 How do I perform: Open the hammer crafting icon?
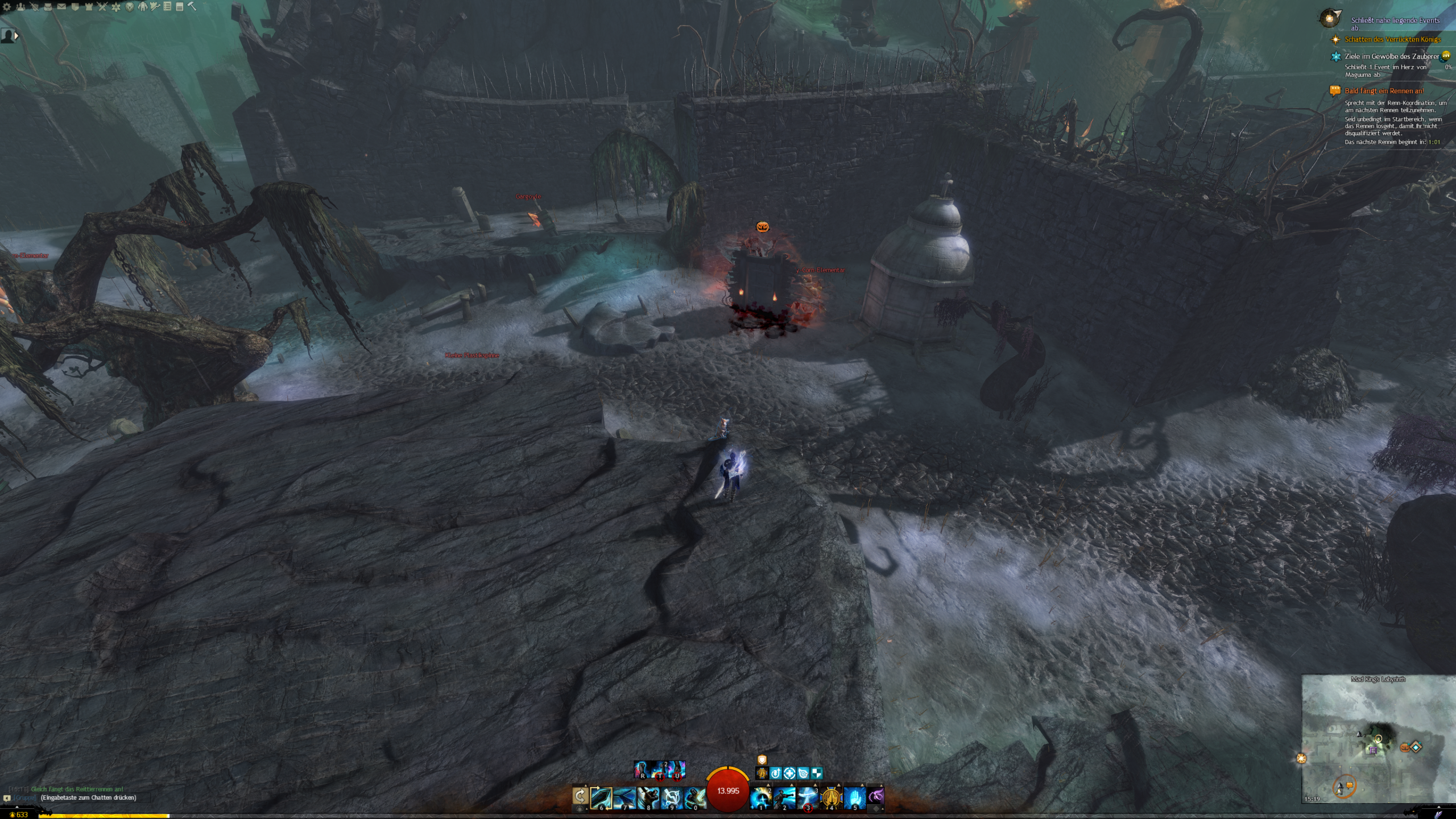point(192,7)
